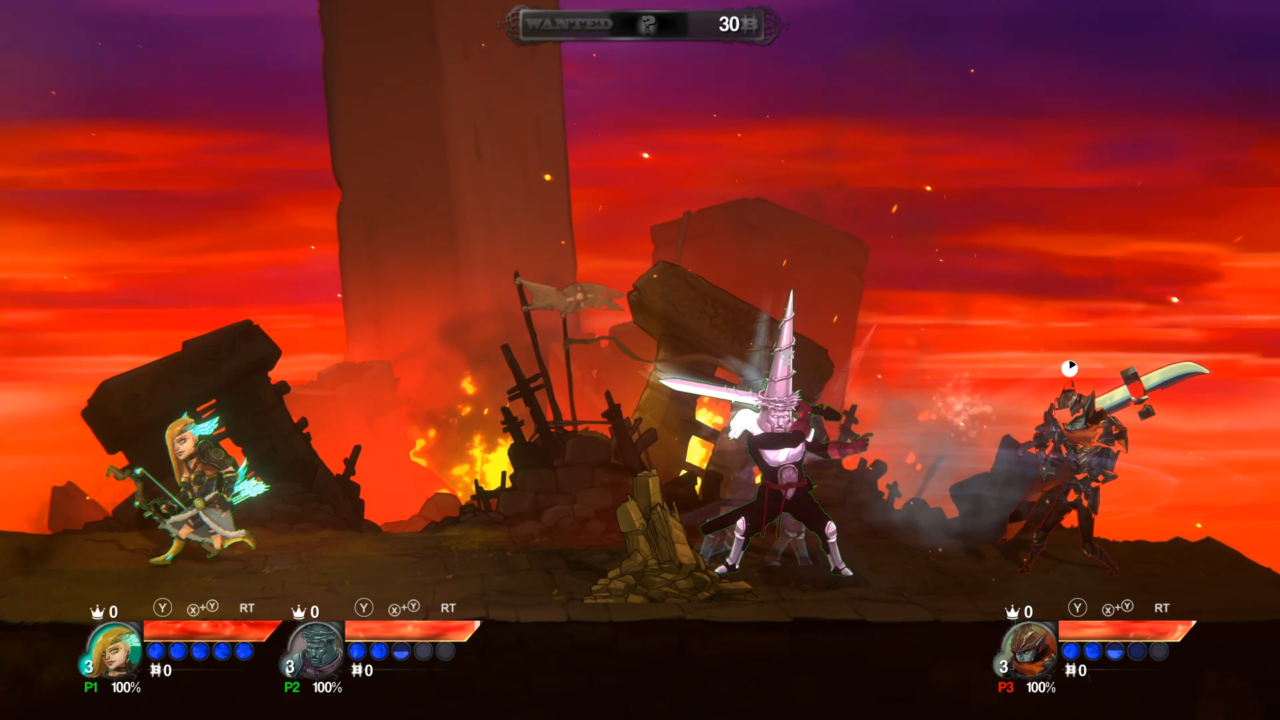
Task: Click P3's horned warrior portrait
Action: pos(1031,650)
